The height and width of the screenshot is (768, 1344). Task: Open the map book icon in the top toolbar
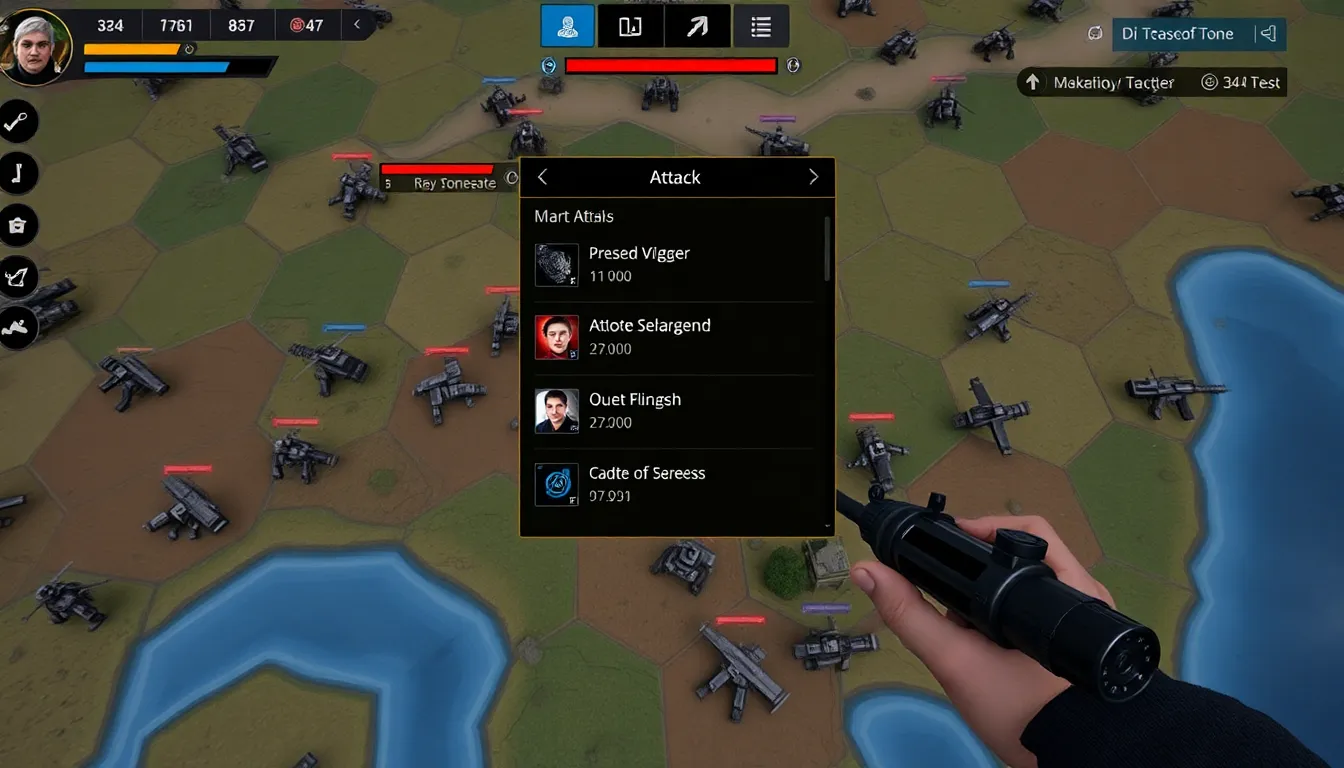tap(630, 25)
